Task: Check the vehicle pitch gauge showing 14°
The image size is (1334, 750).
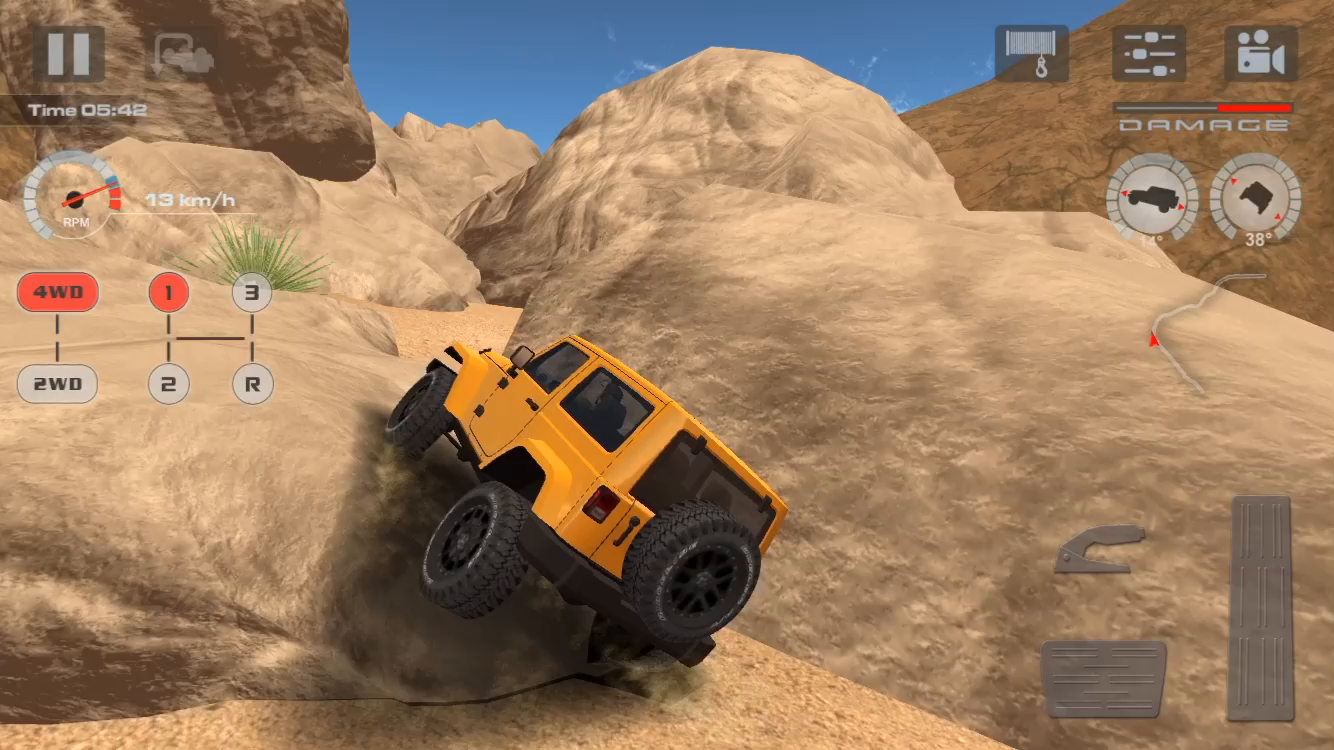Action: tap(1152, 201)
